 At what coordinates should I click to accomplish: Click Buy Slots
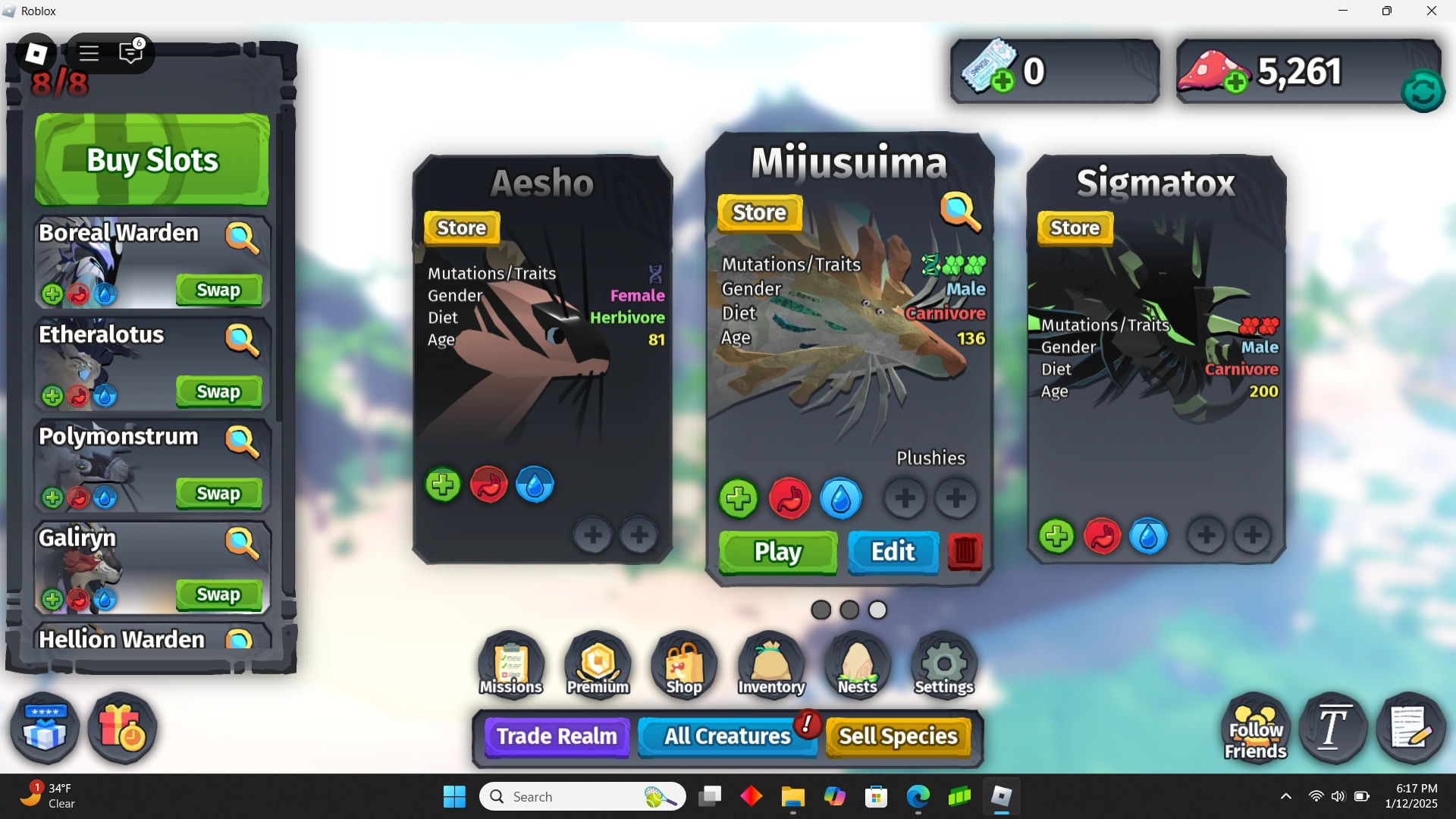(151, 159)
